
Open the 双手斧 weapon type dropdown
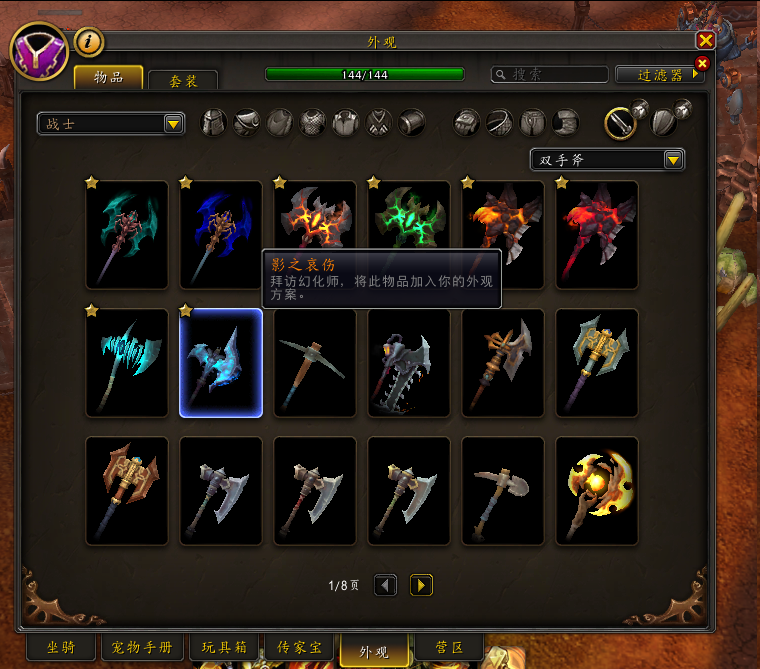607,160
